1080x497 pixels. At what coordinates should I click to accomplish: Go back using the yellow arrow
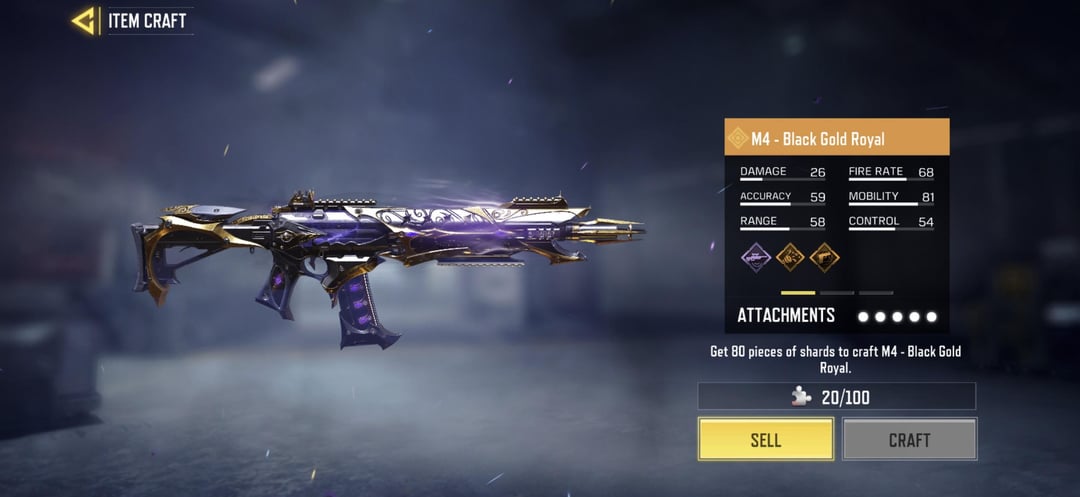(83, 21)
